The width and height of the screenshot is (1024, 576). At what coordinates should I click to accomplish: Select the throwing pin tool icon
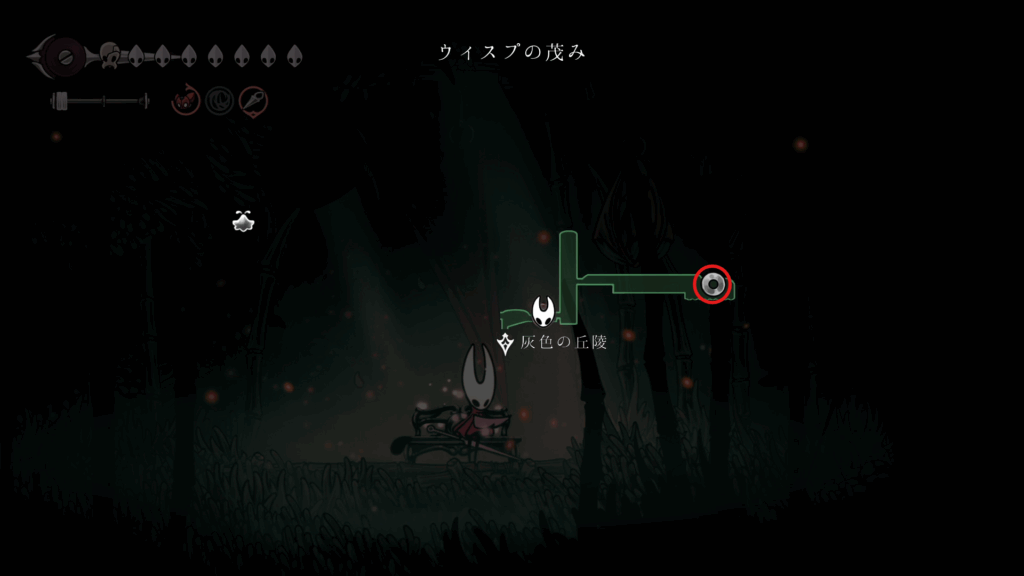253,100
